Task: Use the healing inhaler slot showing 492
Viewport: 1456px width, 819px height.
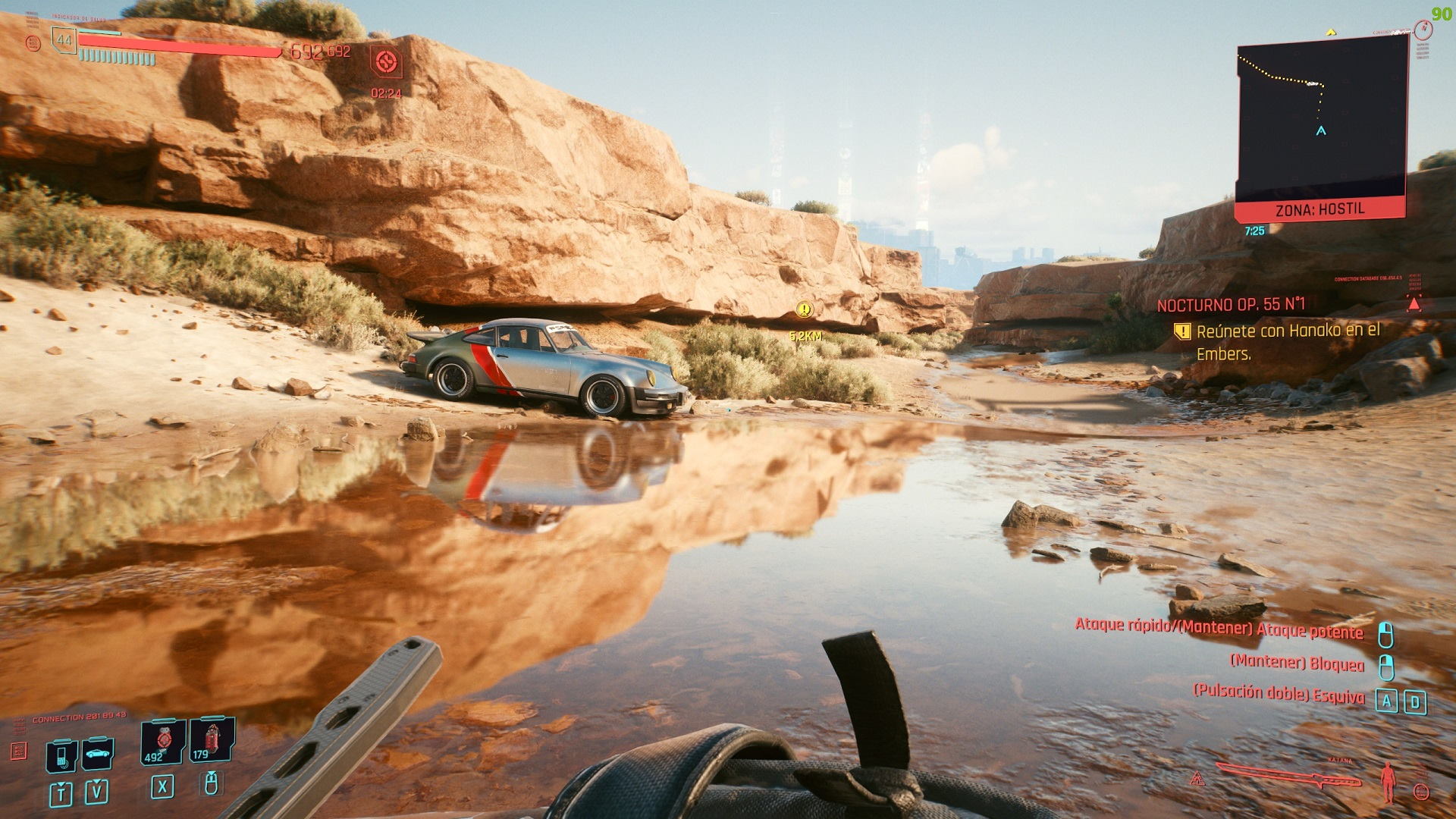Action: coord(162,742)
